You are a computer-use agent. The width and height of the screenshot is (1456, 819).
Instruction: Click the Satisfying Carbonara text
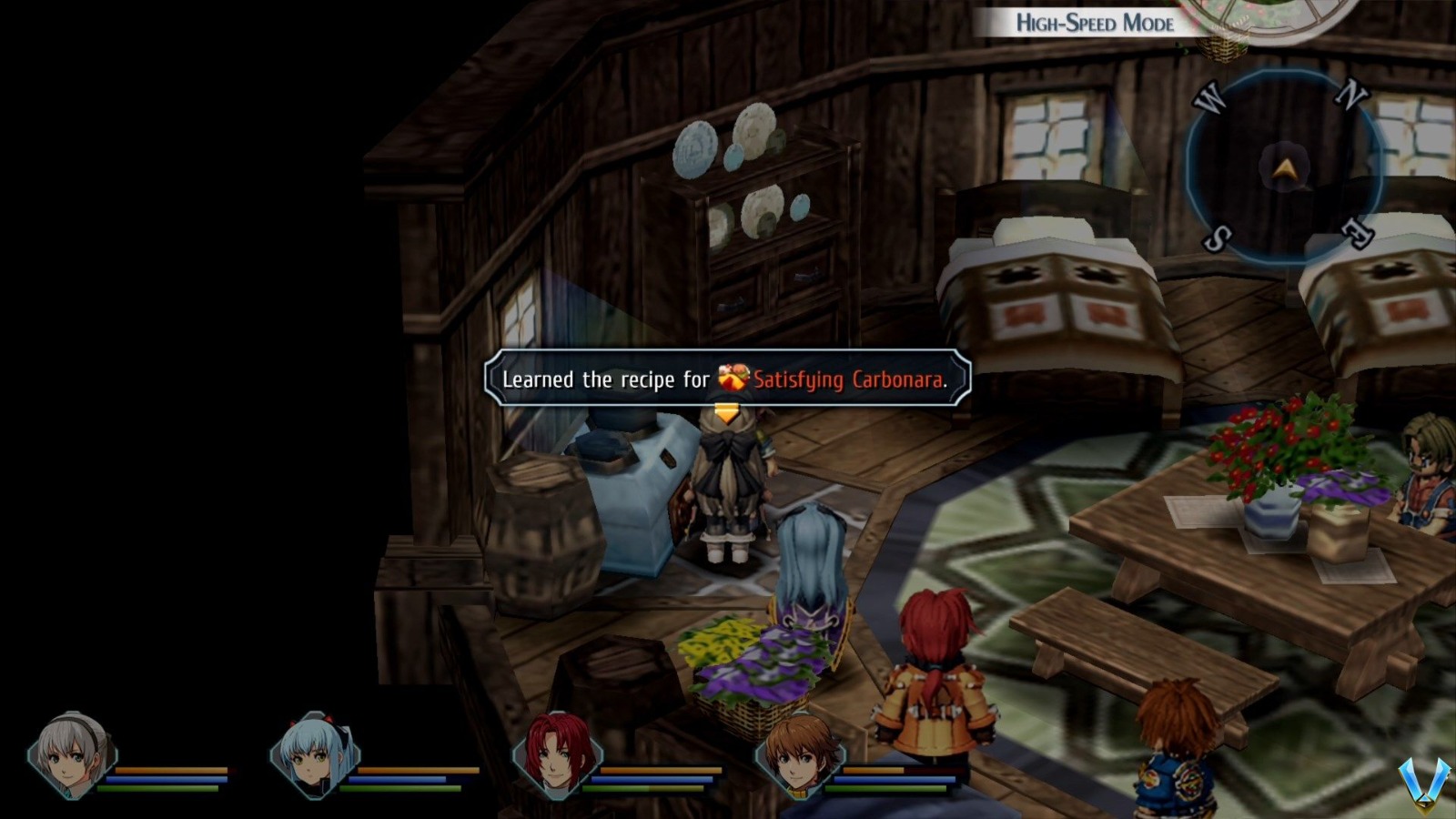(851, 380)
